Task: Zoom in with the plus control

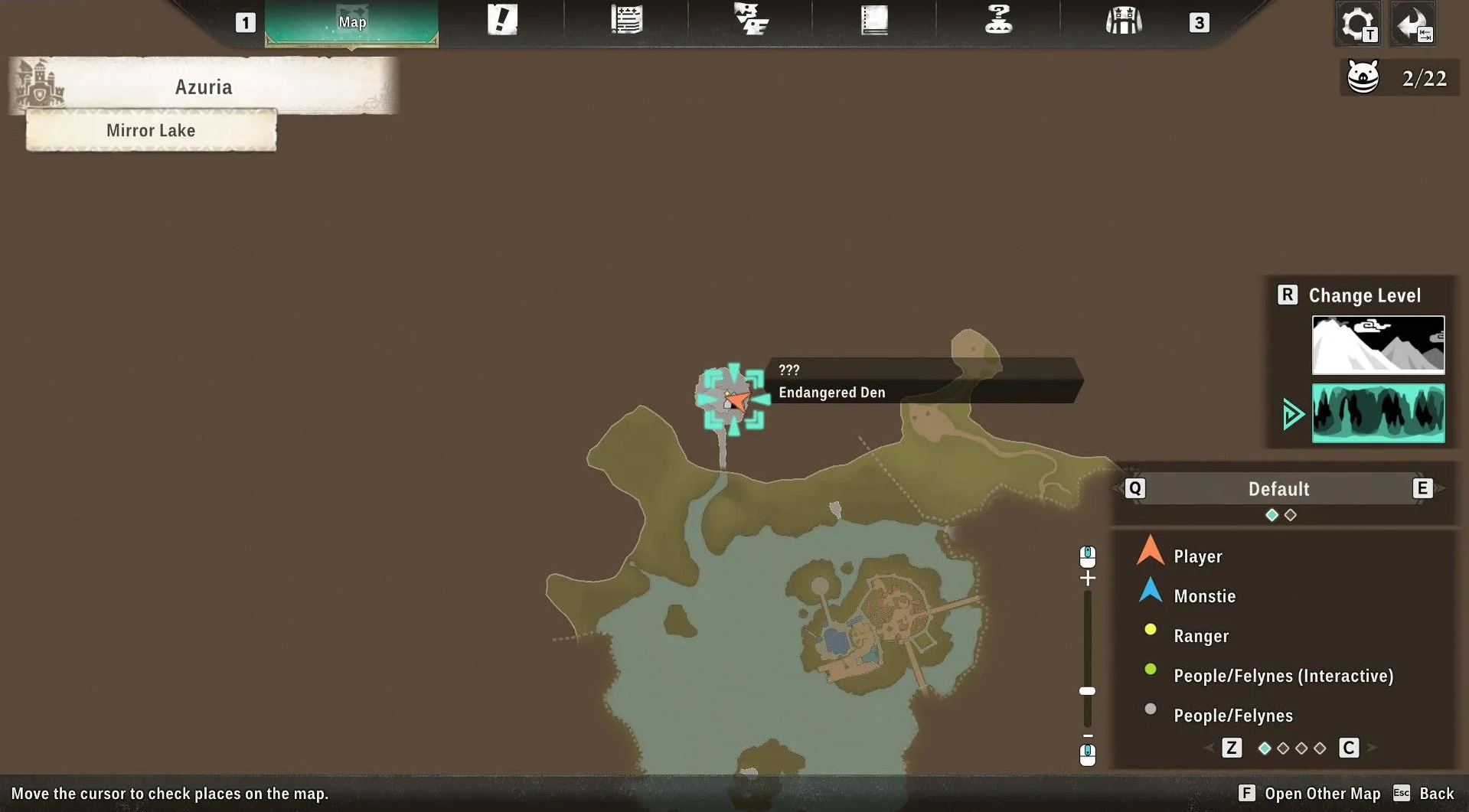Action: click(x=1088, y=578)
